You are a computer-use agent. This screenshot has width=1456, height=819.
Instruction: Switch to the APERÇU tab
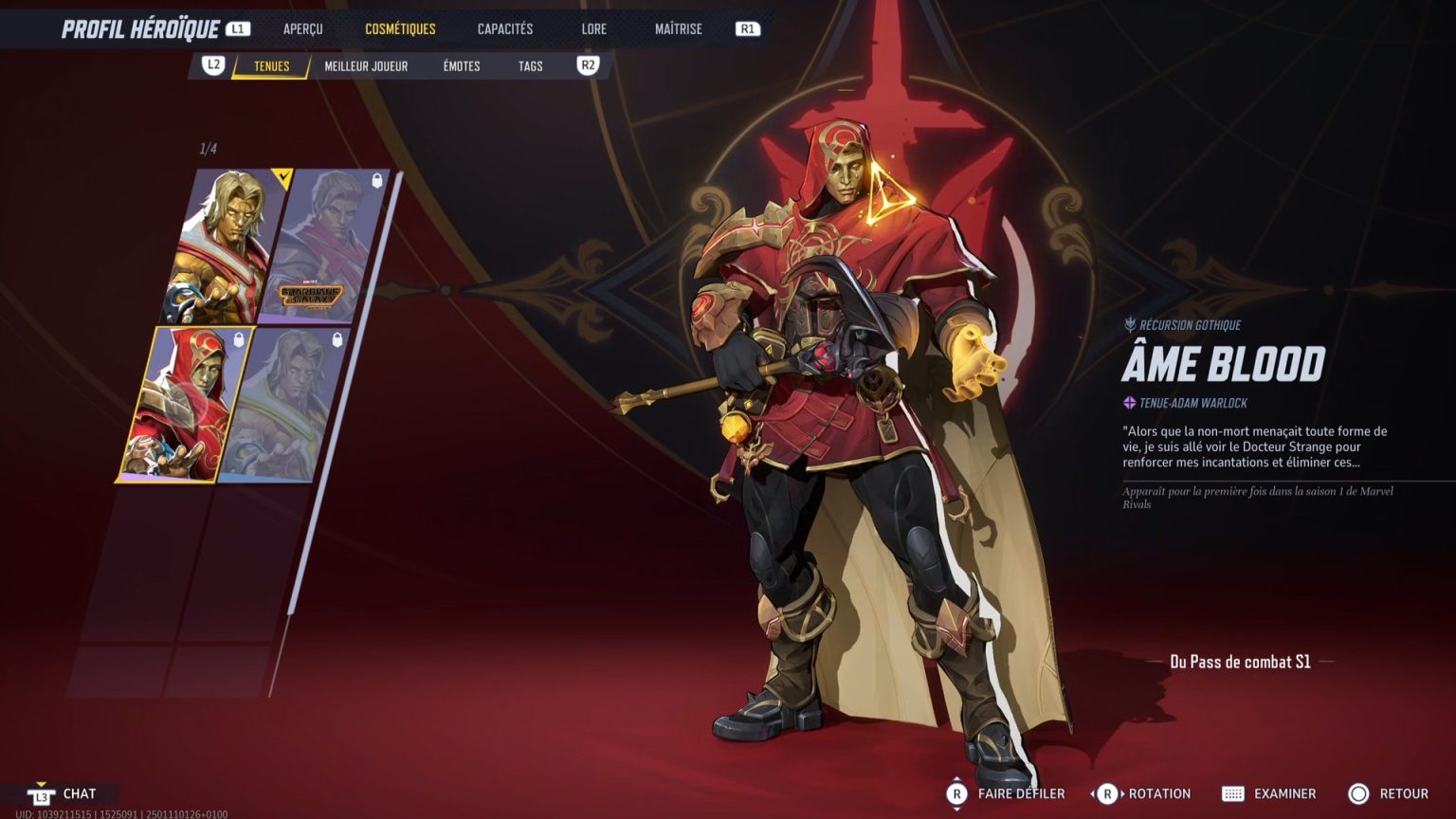point(301,28)
